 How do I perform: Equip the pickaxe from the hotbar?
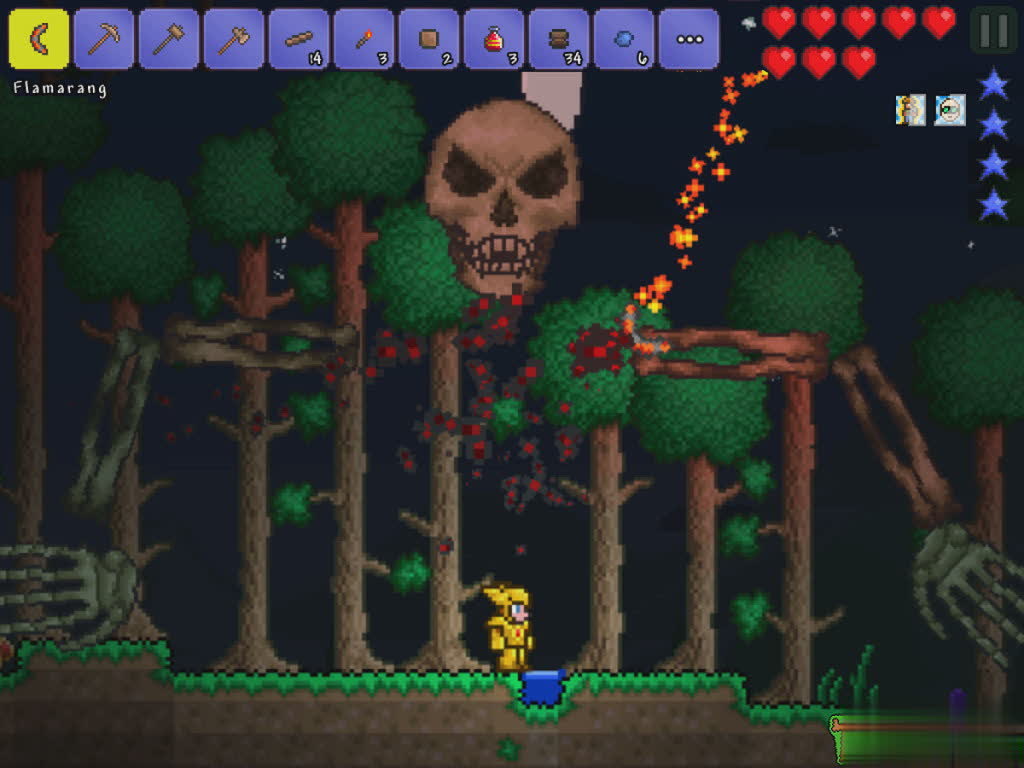tap(104, 39)
